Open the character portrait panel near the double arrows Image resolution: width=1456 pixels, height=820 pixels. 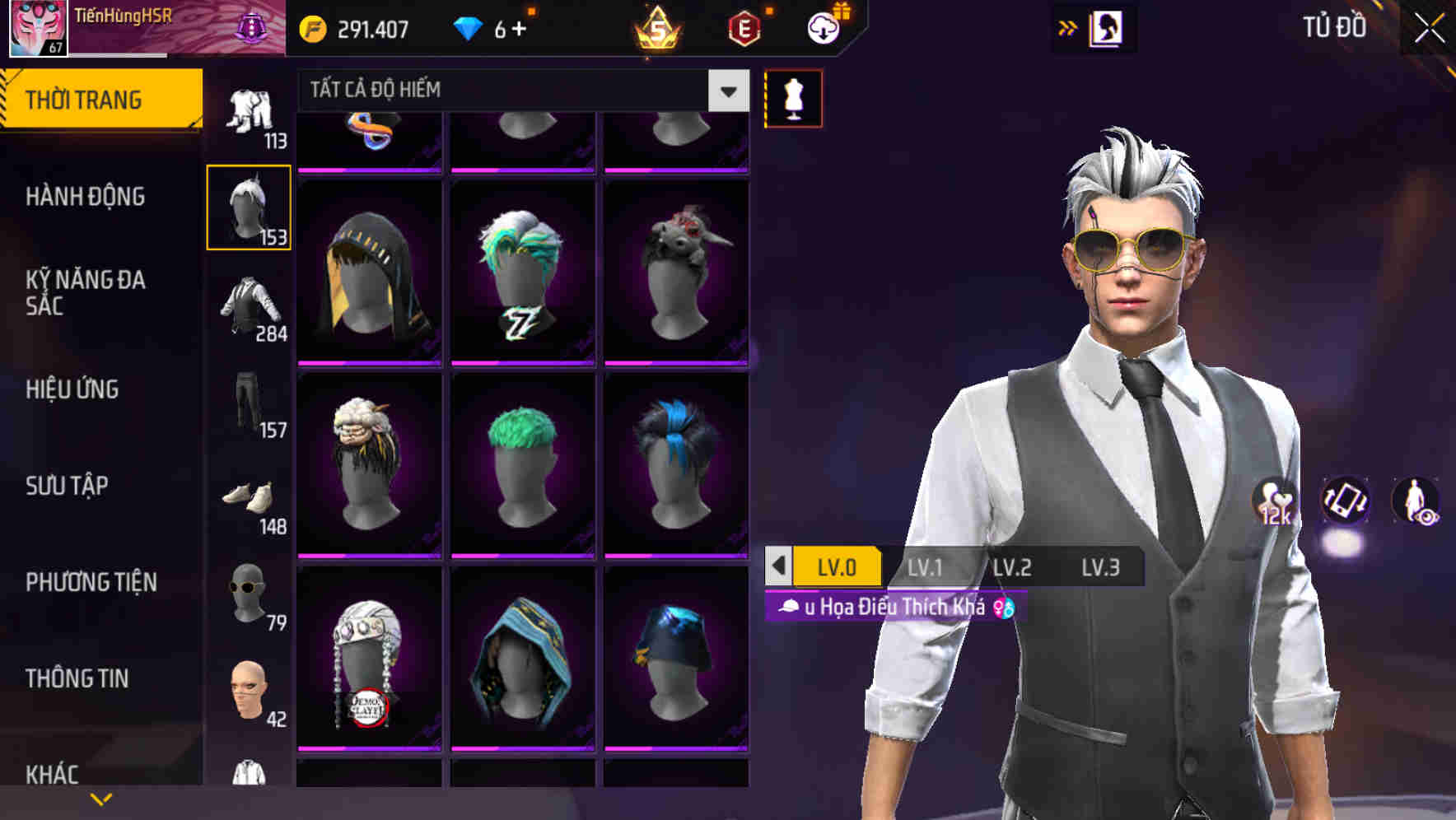tap(1106, 27)
